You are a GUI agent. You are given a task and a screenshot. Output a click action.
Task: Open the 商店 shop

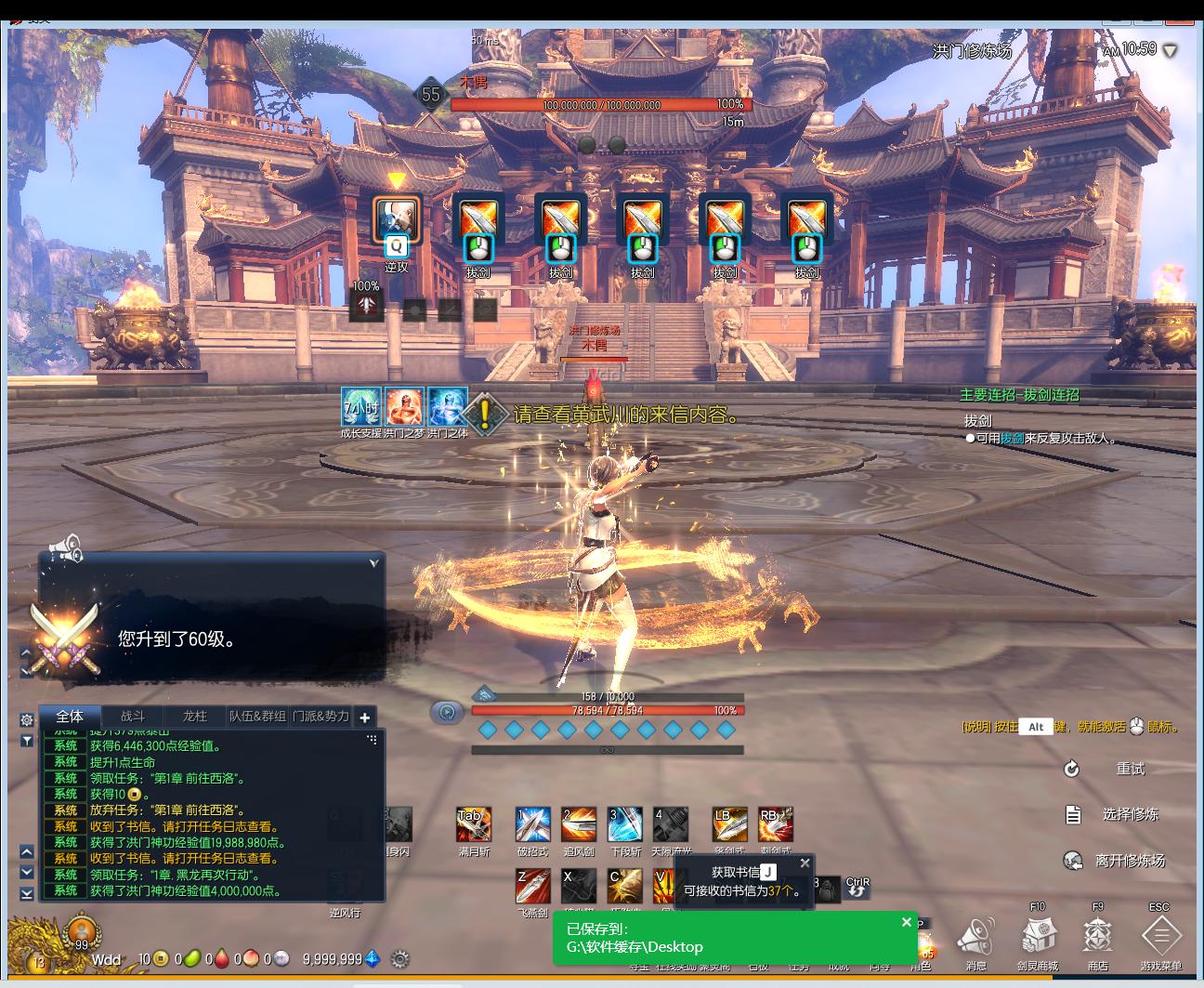click(x=1098, y=937)
